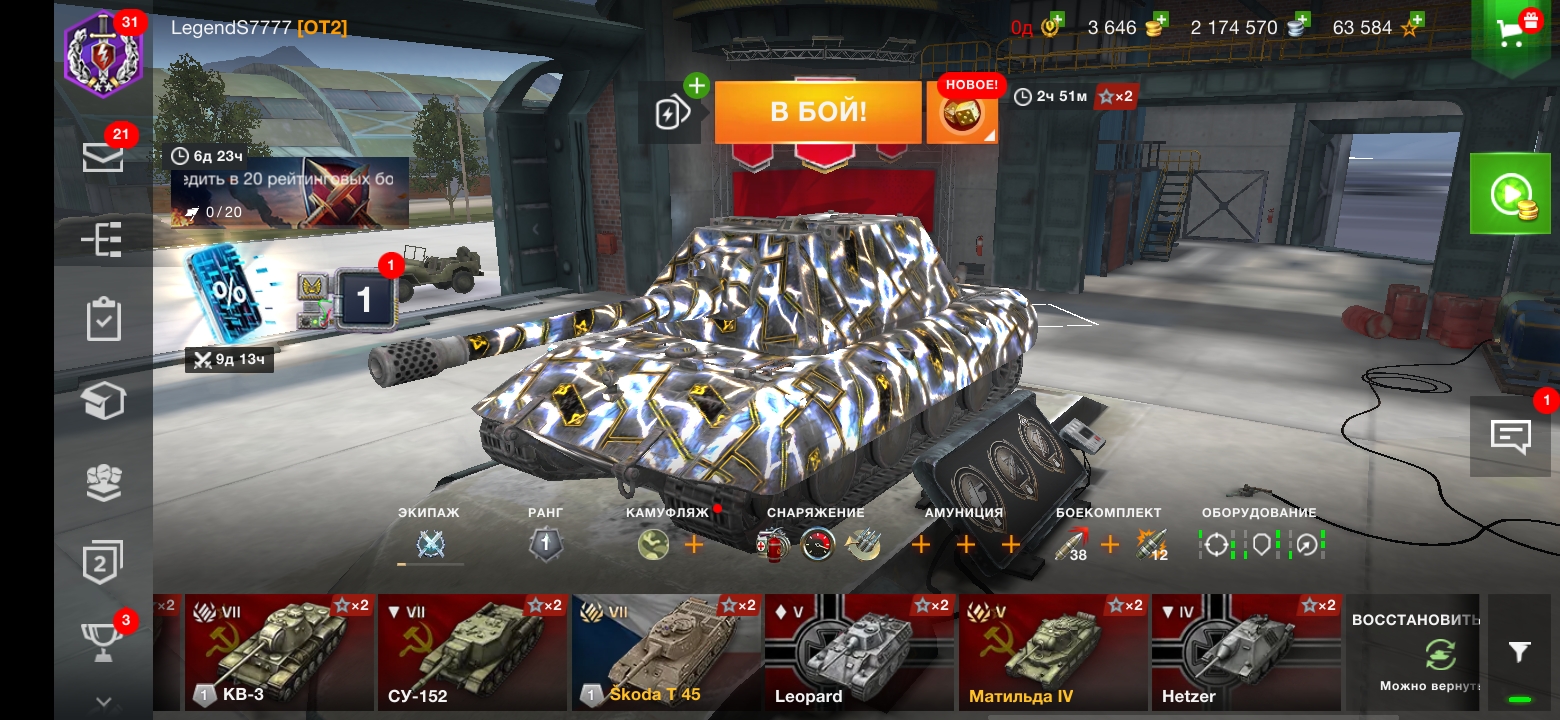Image resolution: width=1560 pixels, height=720 pixels.
Task: Open the tech tree from the sidebar
Action: click(103, 240)
